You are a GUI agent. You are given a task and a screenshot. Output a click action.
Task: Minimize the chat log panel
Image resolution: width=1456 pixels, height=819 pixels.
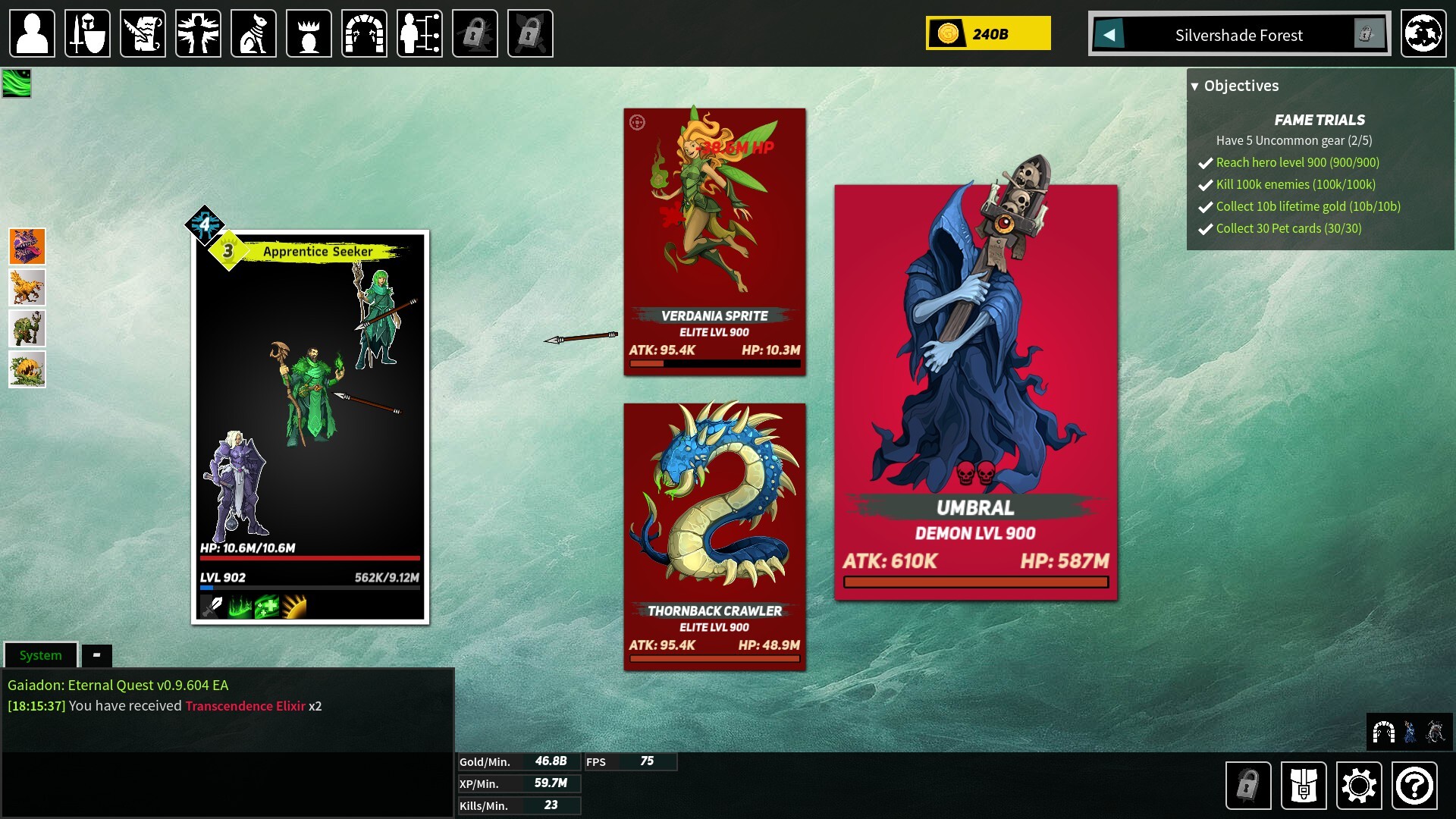[96, 655]
